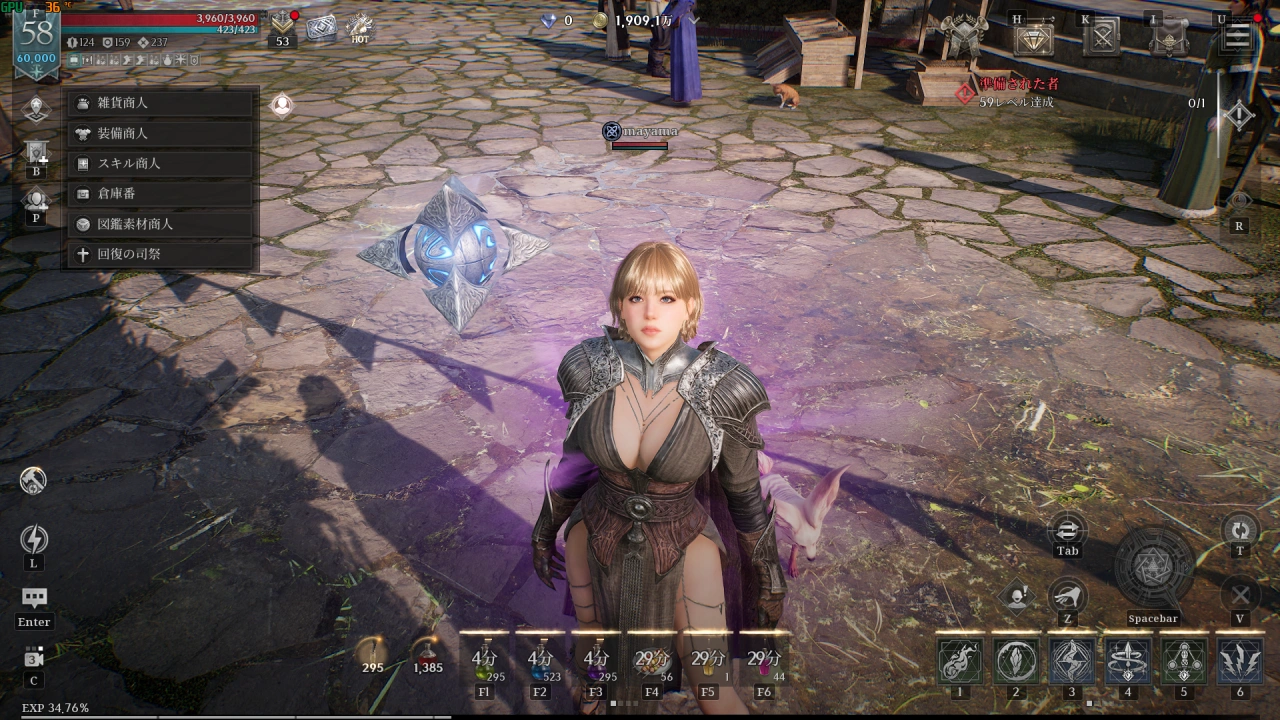Select the 雑貨商人 merchant entry
This screenshot has width=1280, height=720.
(x=160, y=103)
